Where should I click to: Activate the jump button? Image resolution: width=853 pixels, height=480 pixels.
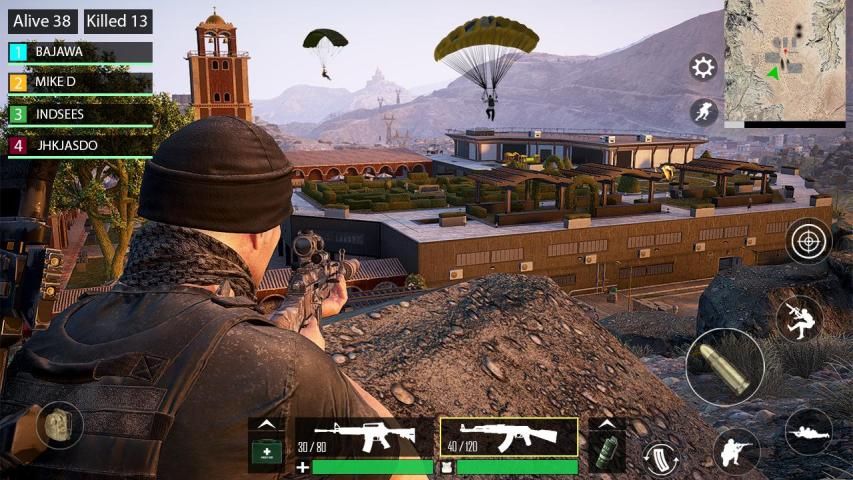pyautogui.click(x=800, y=319)
